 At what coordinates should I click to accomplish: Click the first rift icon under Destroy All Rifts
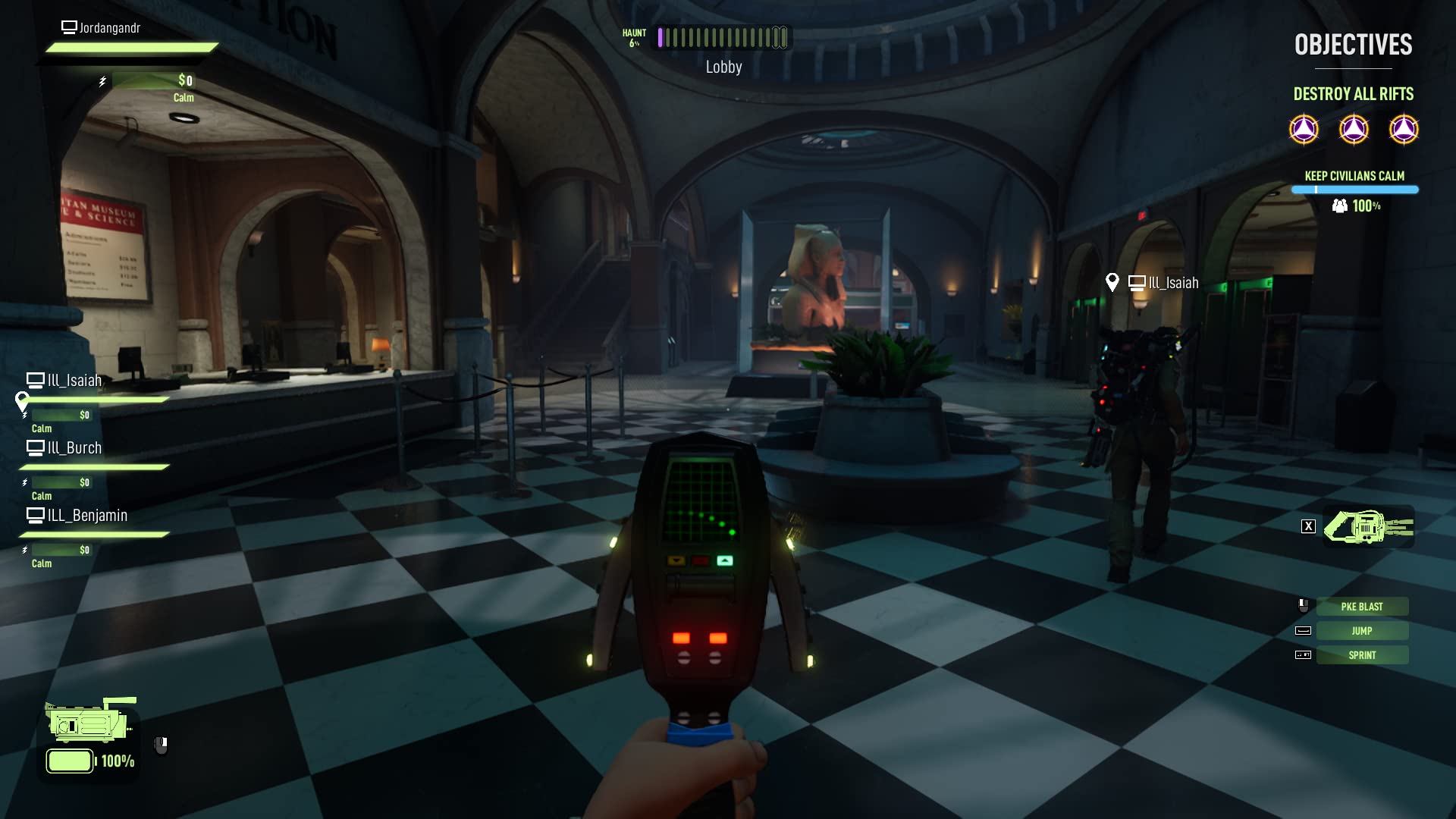[1303, 129]
